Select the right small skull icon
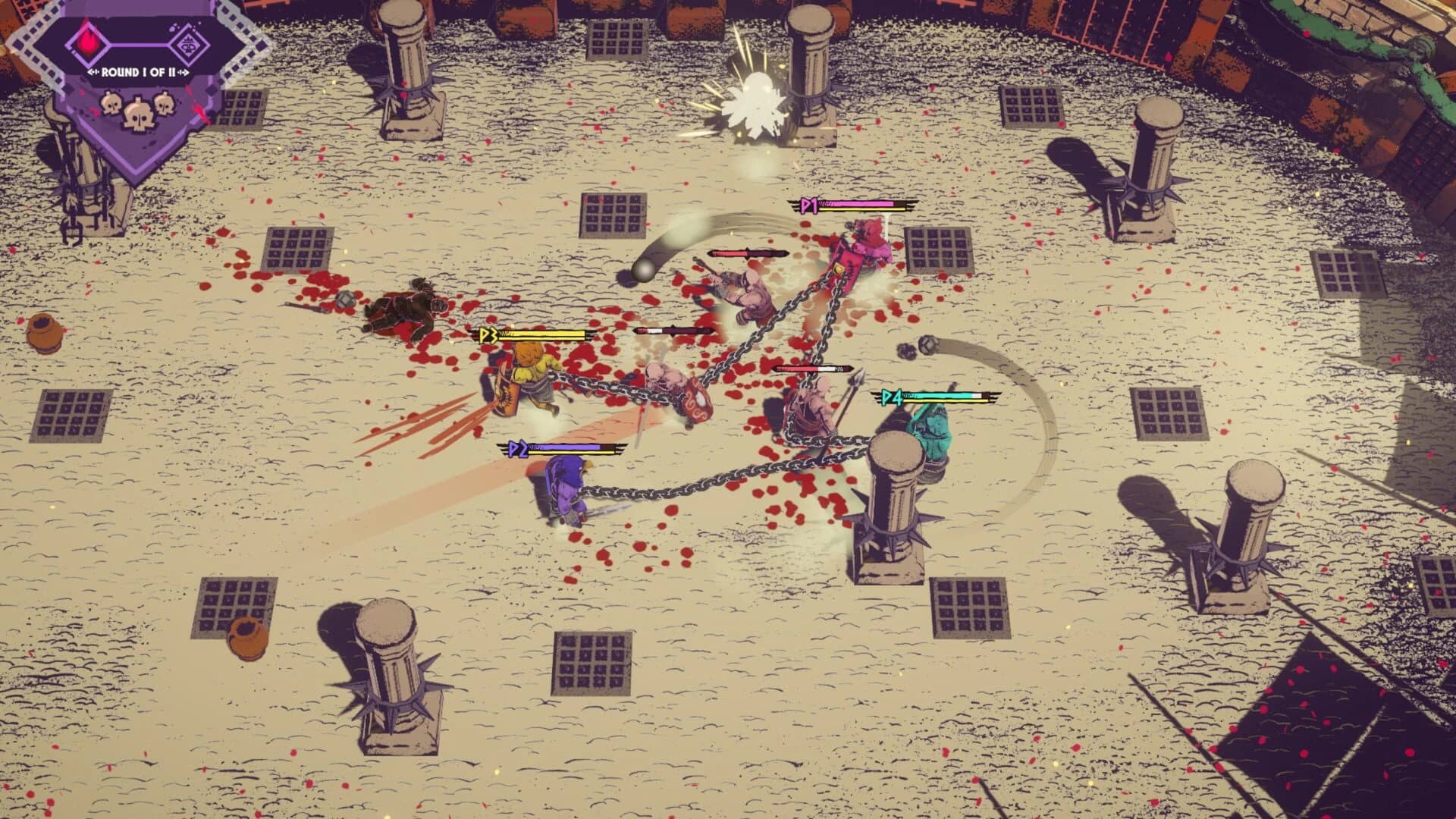This screenshot has height=819, width=1456. click(x=164, y=104)
